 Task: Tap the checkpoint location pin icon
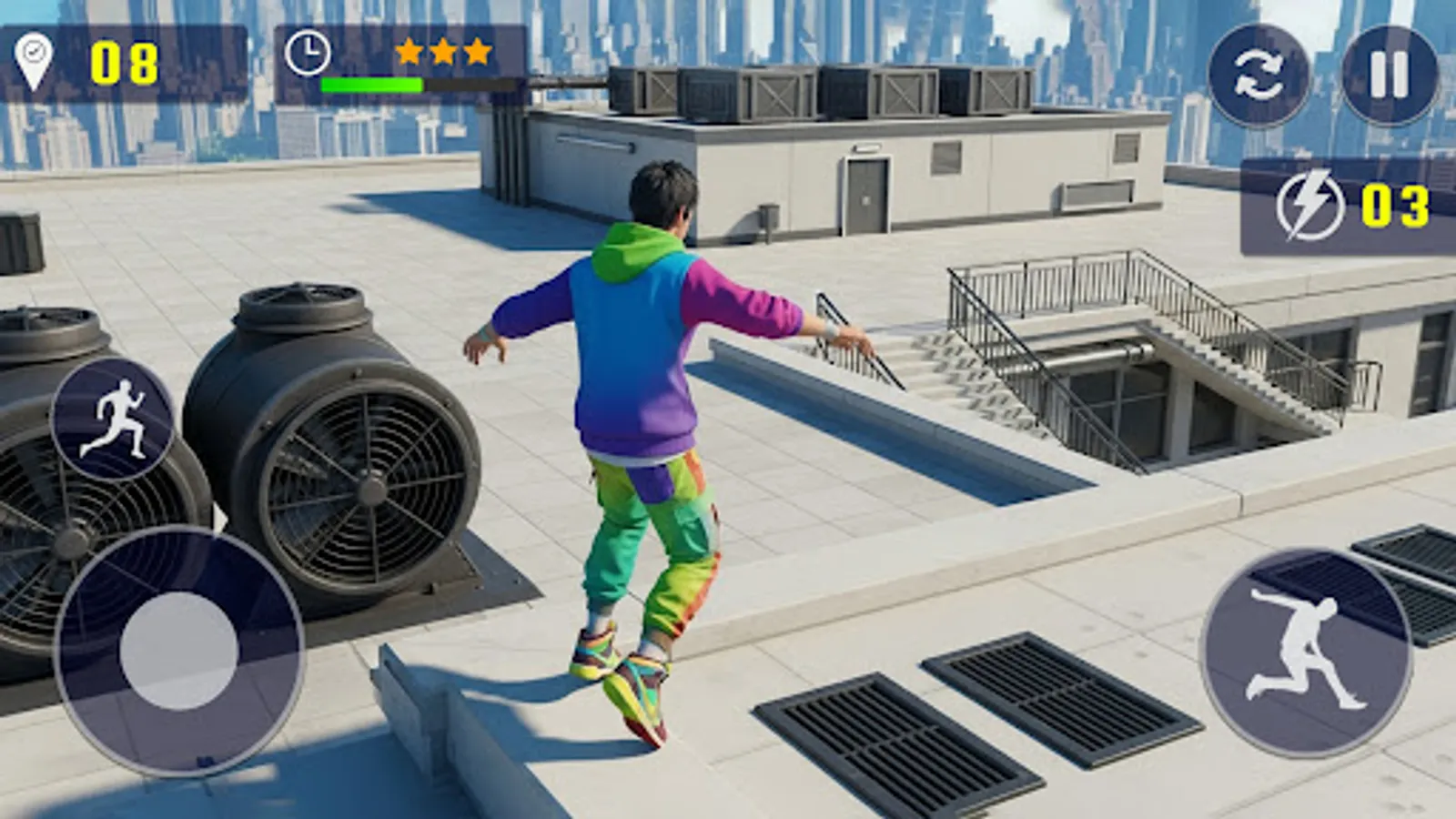35,56
